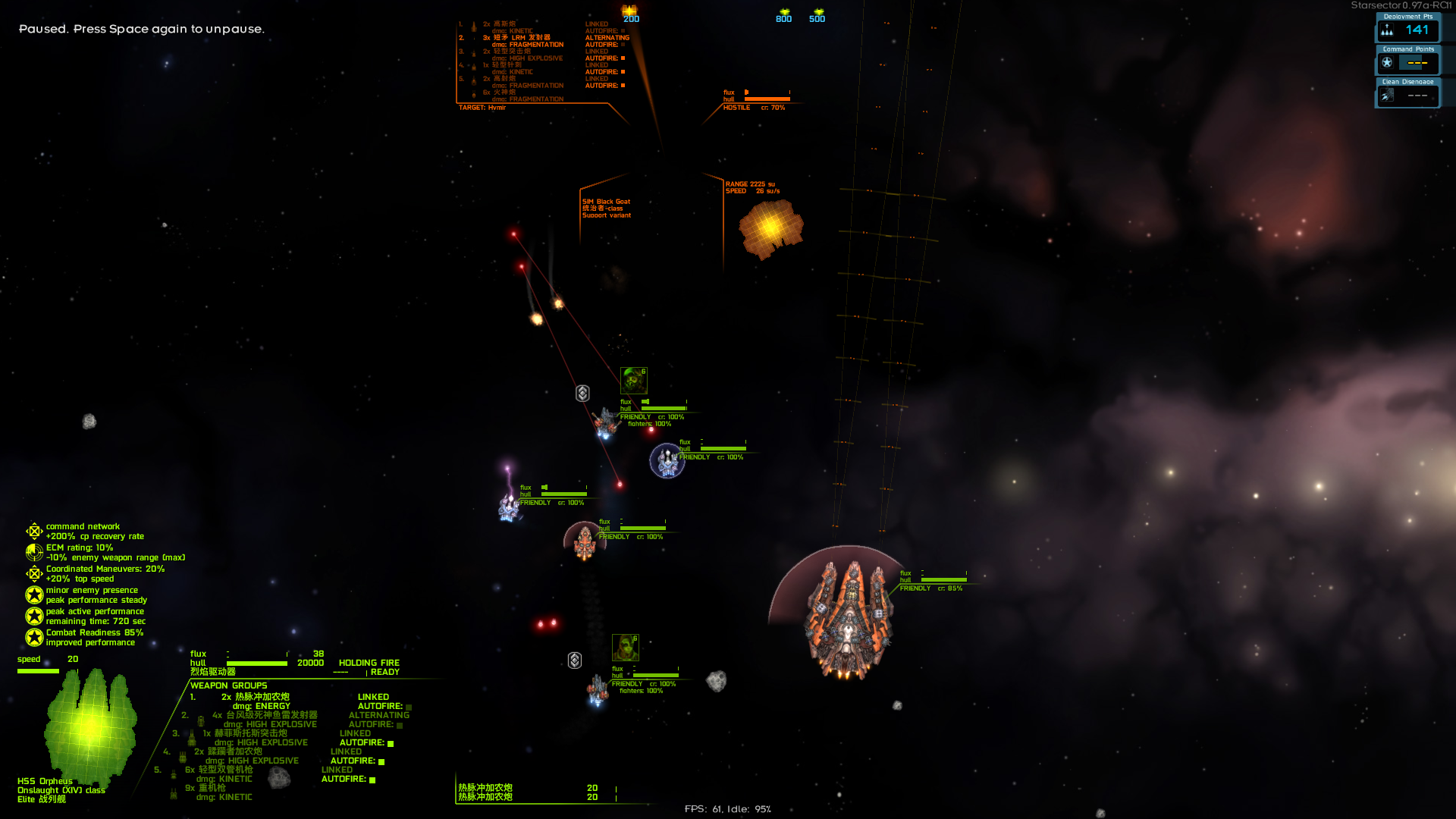Click the command network status icon
Viewport: 1456px width, 819px height.
pyautogui.click(x=34, y=531)
